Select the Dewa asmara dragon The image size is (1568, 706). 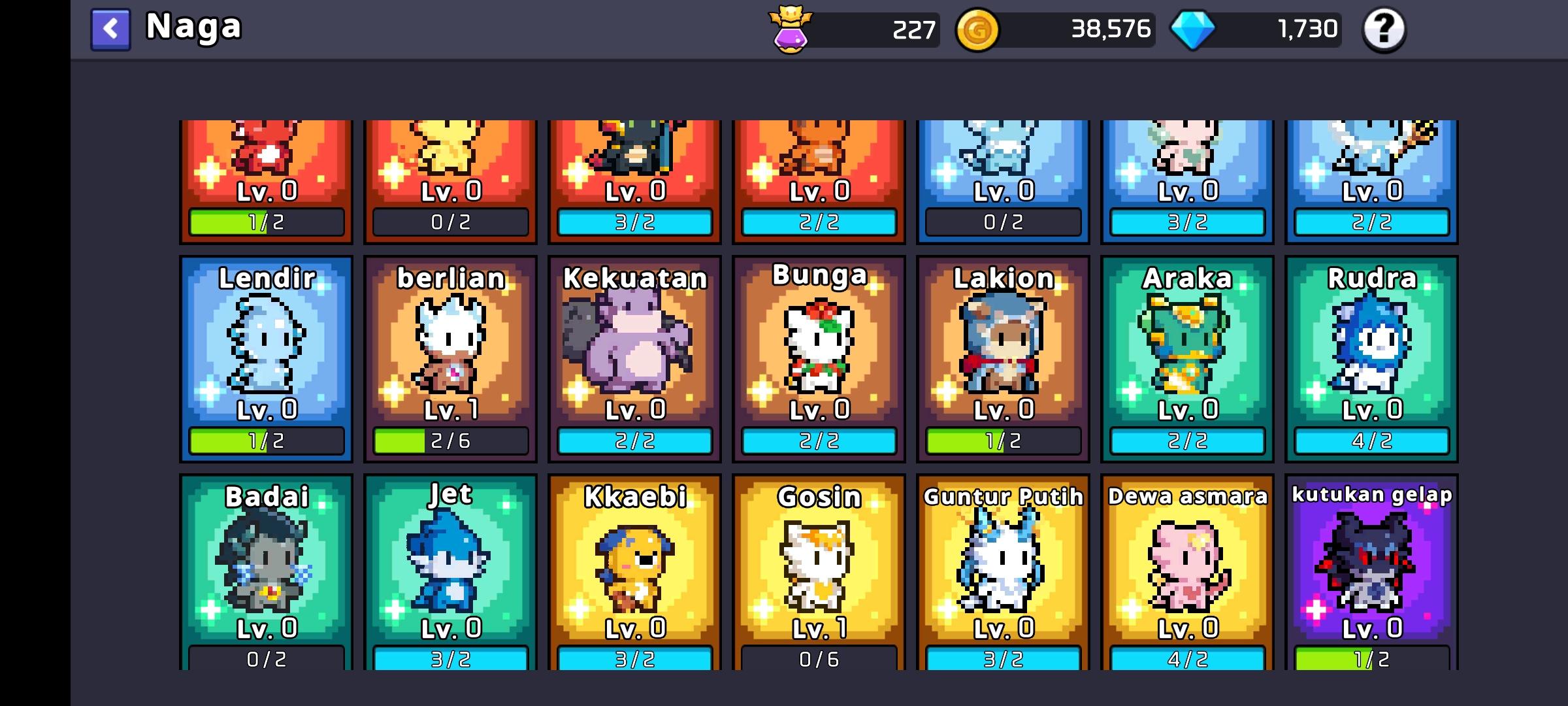click(1187, 572)
